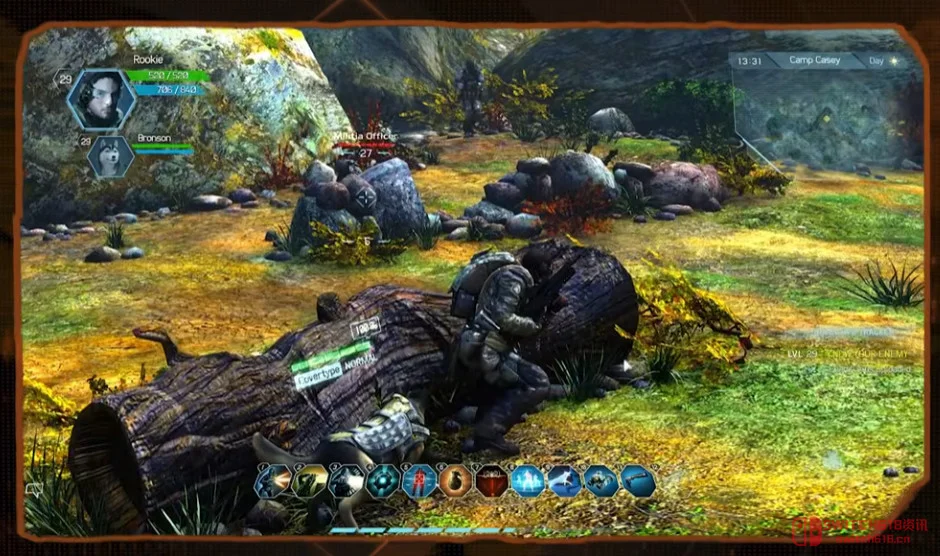Target the Militia Officer nameplate
The height and width of the screenshot is (556, 940).
click(x=366, y=137)
